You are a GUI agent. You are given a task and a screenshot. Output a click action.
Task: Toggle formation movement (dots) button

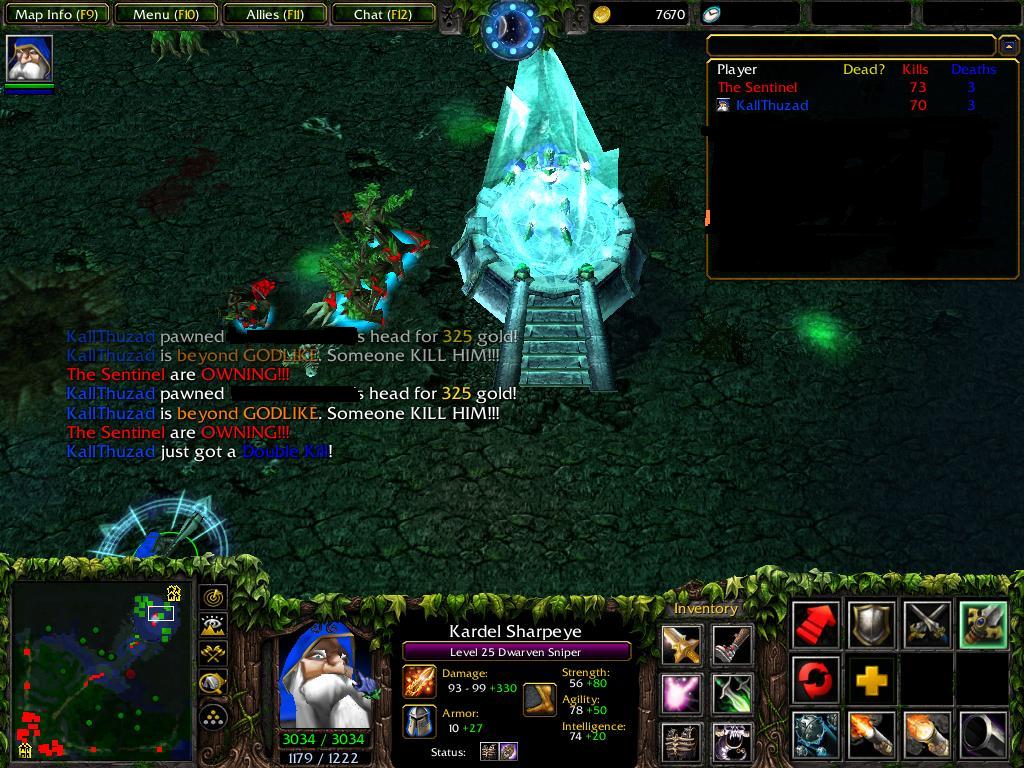tap(214, 716)
